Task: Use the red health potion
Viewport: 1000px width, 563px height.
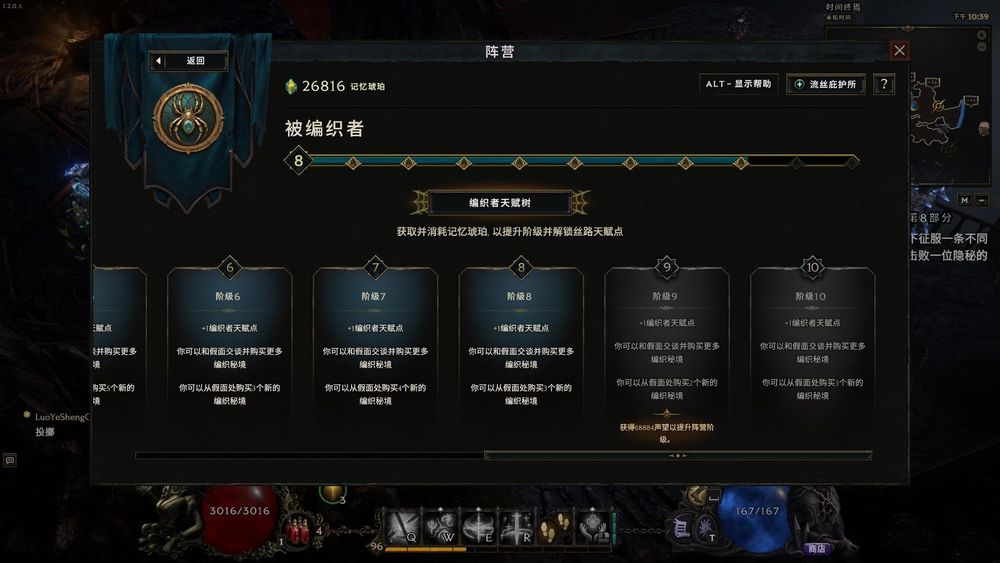Action: coord(298,530)
